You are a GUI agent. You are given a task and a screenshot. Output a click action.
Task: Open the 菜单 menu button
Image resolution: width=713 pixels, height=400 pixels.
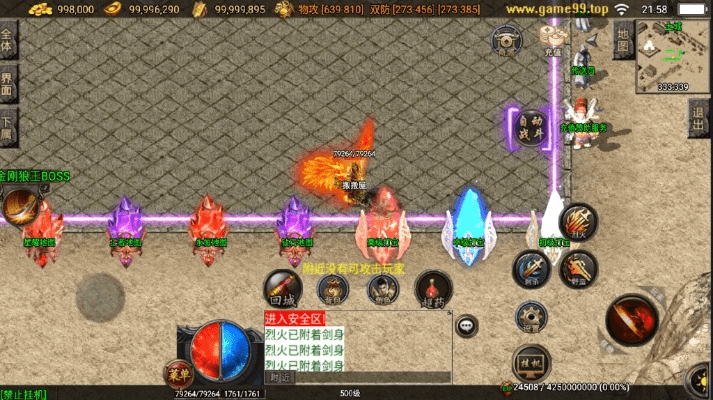(179, 372)
